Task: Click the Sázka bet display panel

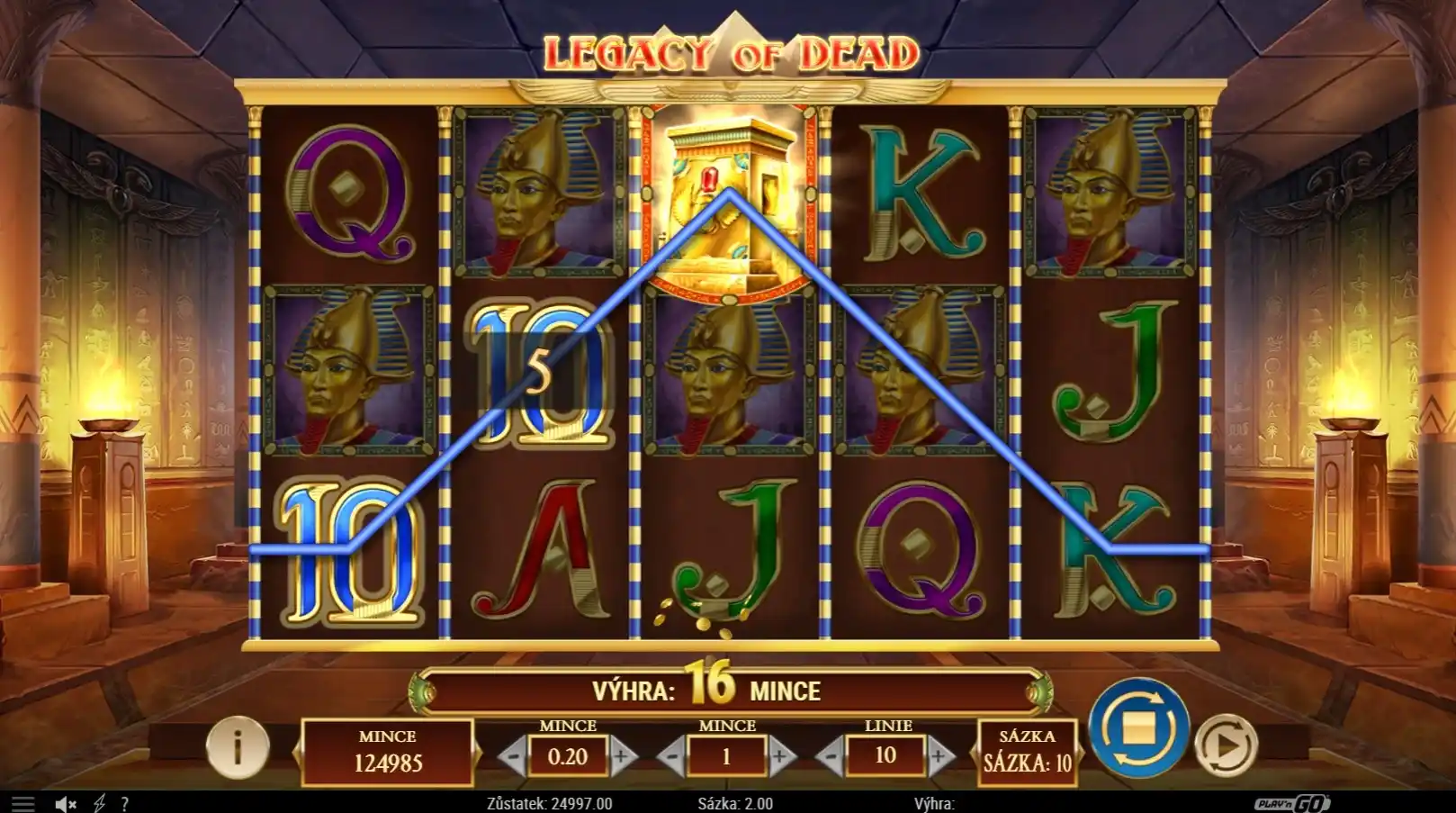Action: 1027,751
